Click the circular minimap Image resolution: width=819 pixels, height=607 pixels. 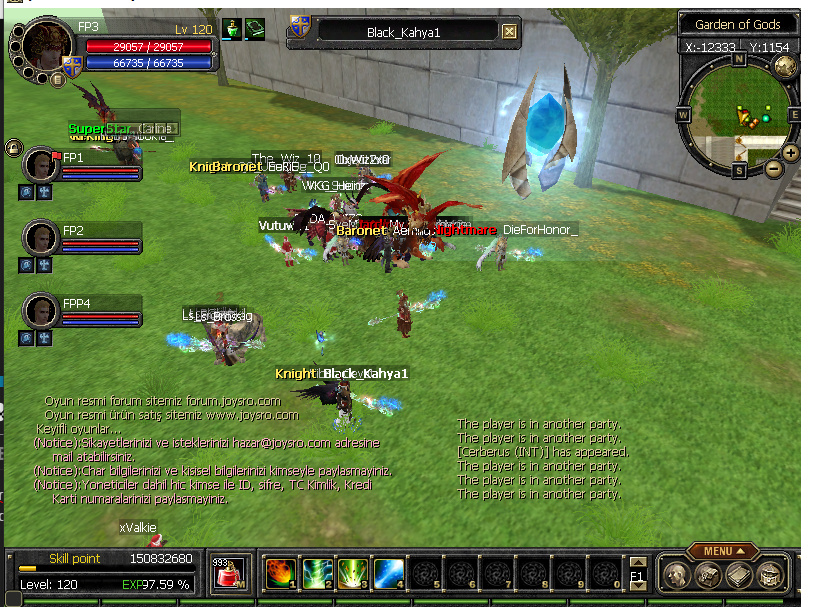tap(739, 113)
